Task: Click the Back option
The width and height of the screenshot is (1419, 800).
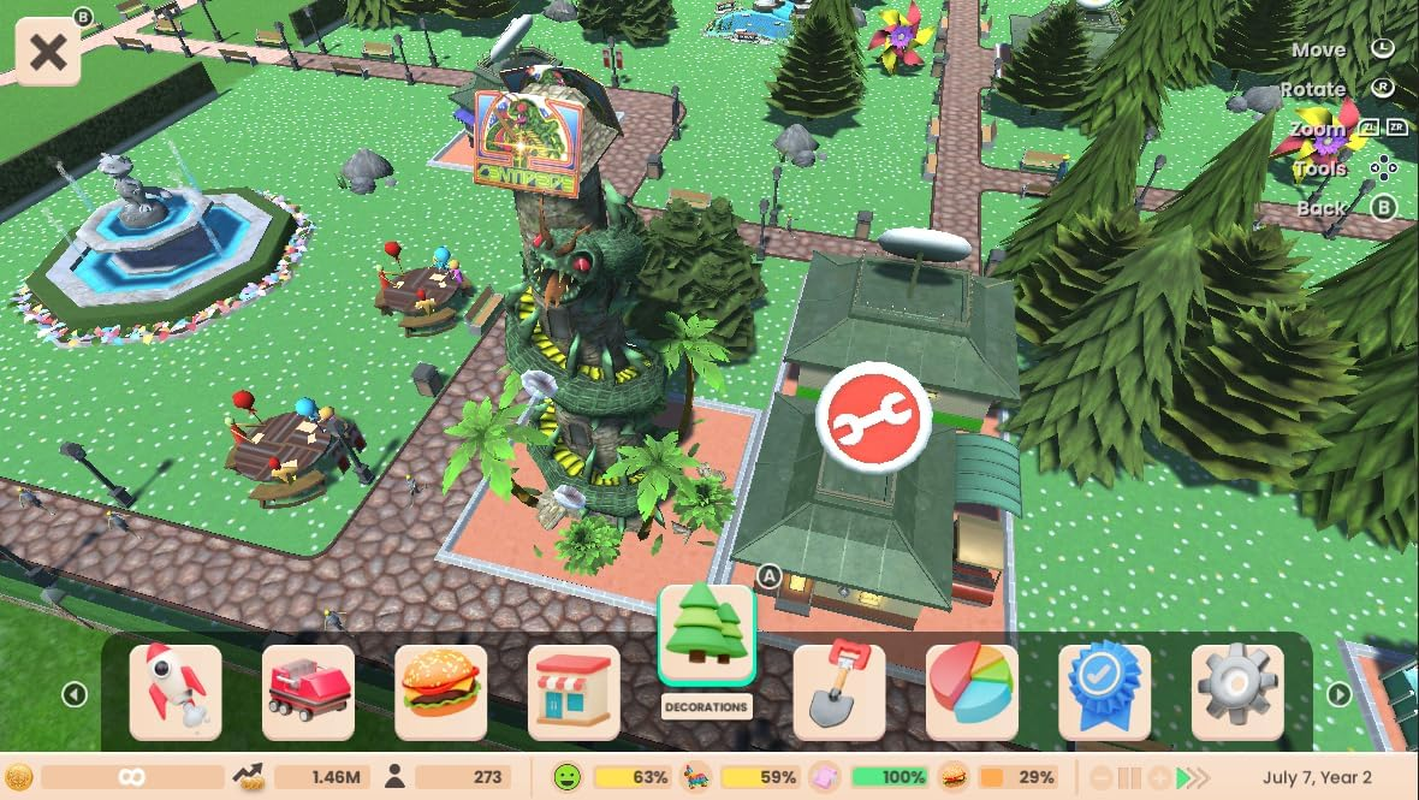Action: (x=1321, y=208)
